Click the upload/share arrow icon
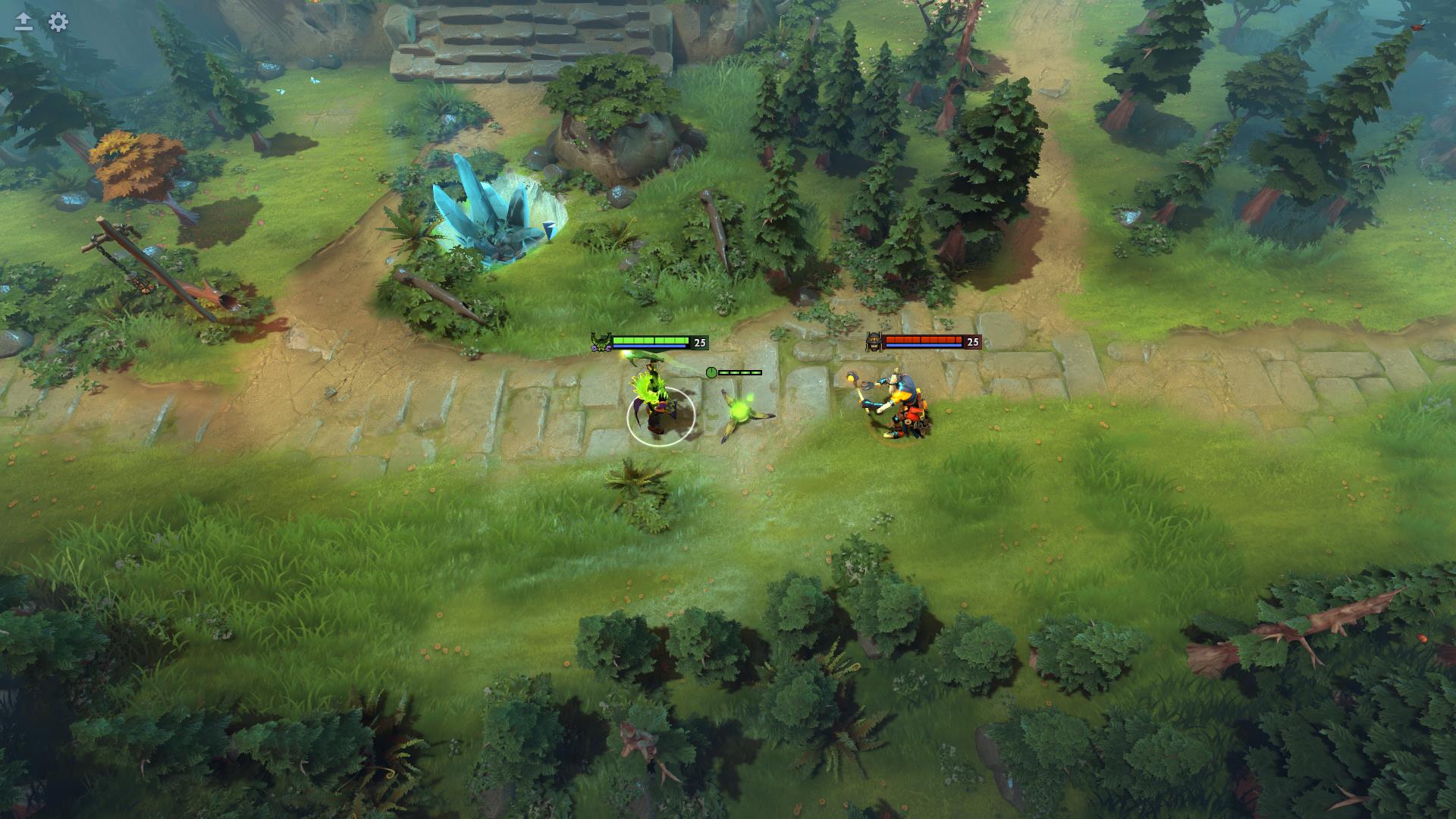1456x819 pixels. pyautogui.click(x=24, y=22)
